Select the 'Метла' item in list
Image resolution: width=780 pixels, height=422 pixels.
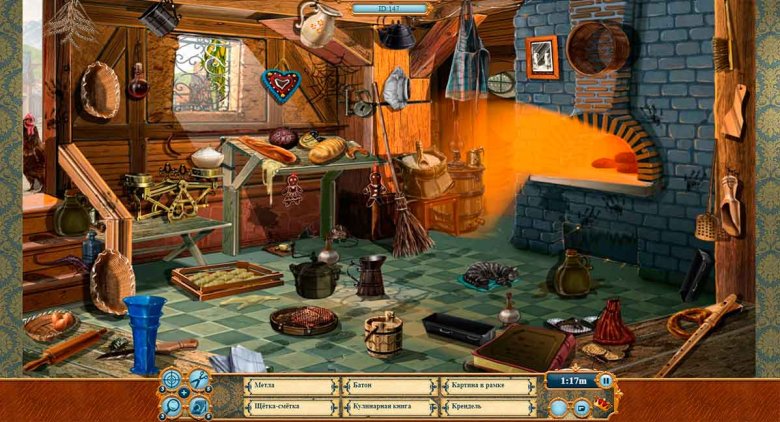tap(289, 386)
